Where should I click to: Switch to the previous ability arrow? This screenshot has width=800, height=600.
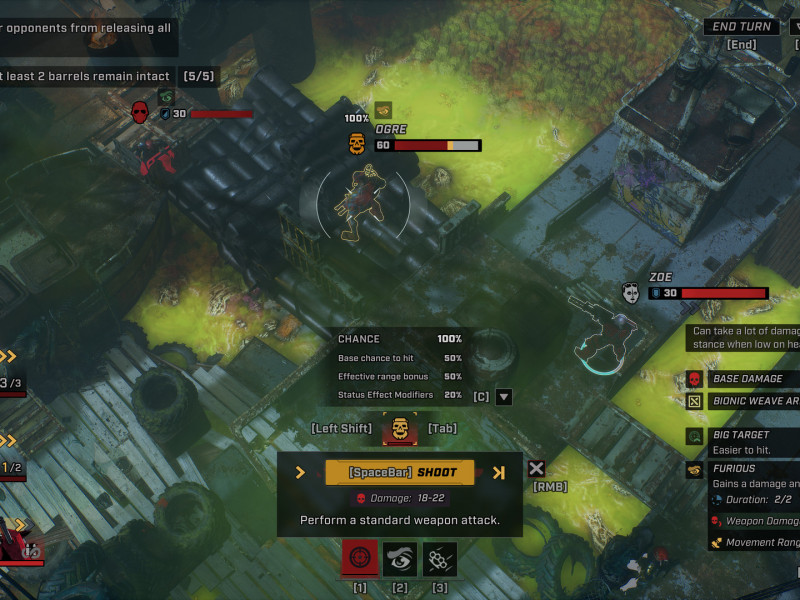click(300, 472)
